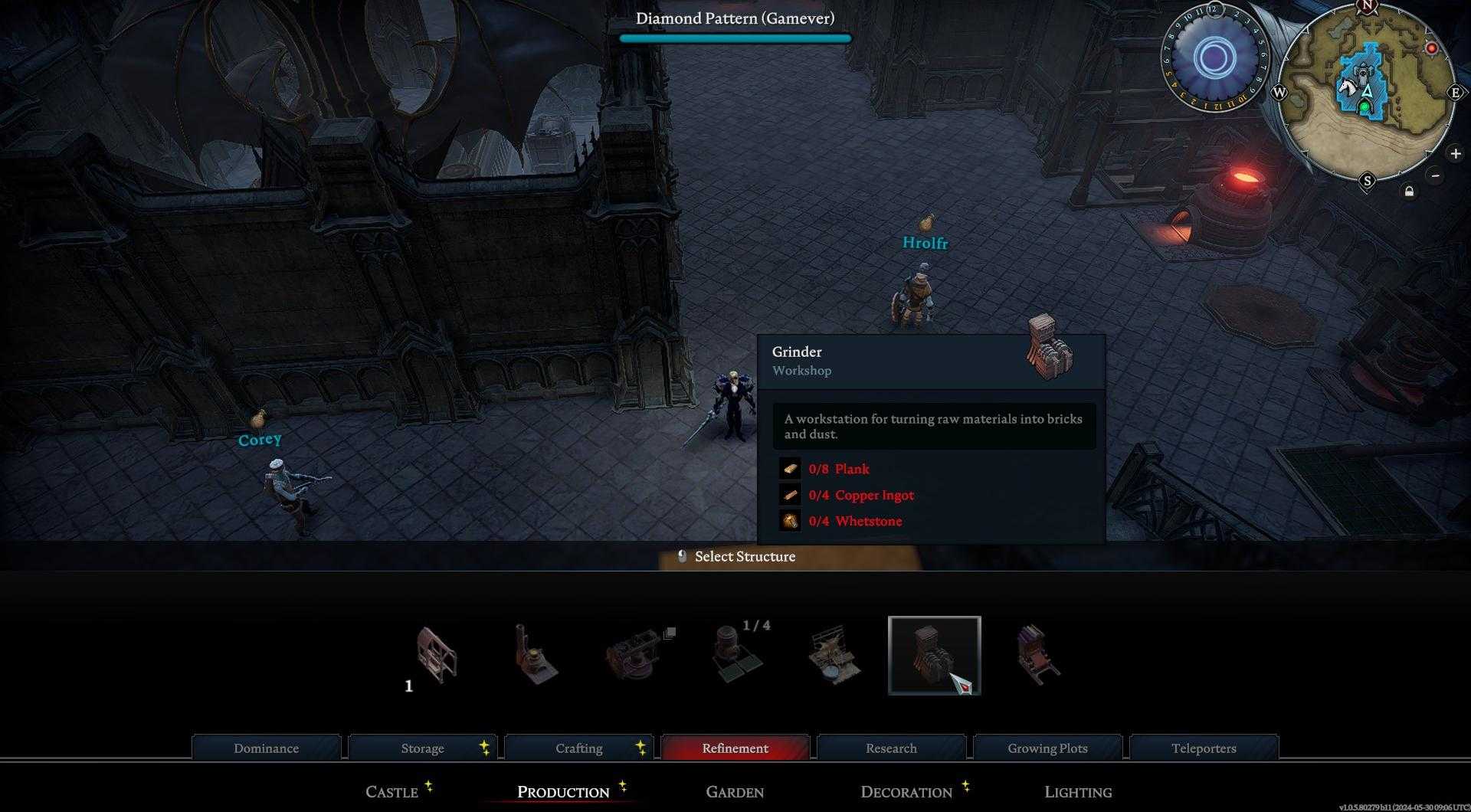Switch to the Growing Plots tab
The image size is (1471, 812).
pyautogui.click(x=1047, y=748)
